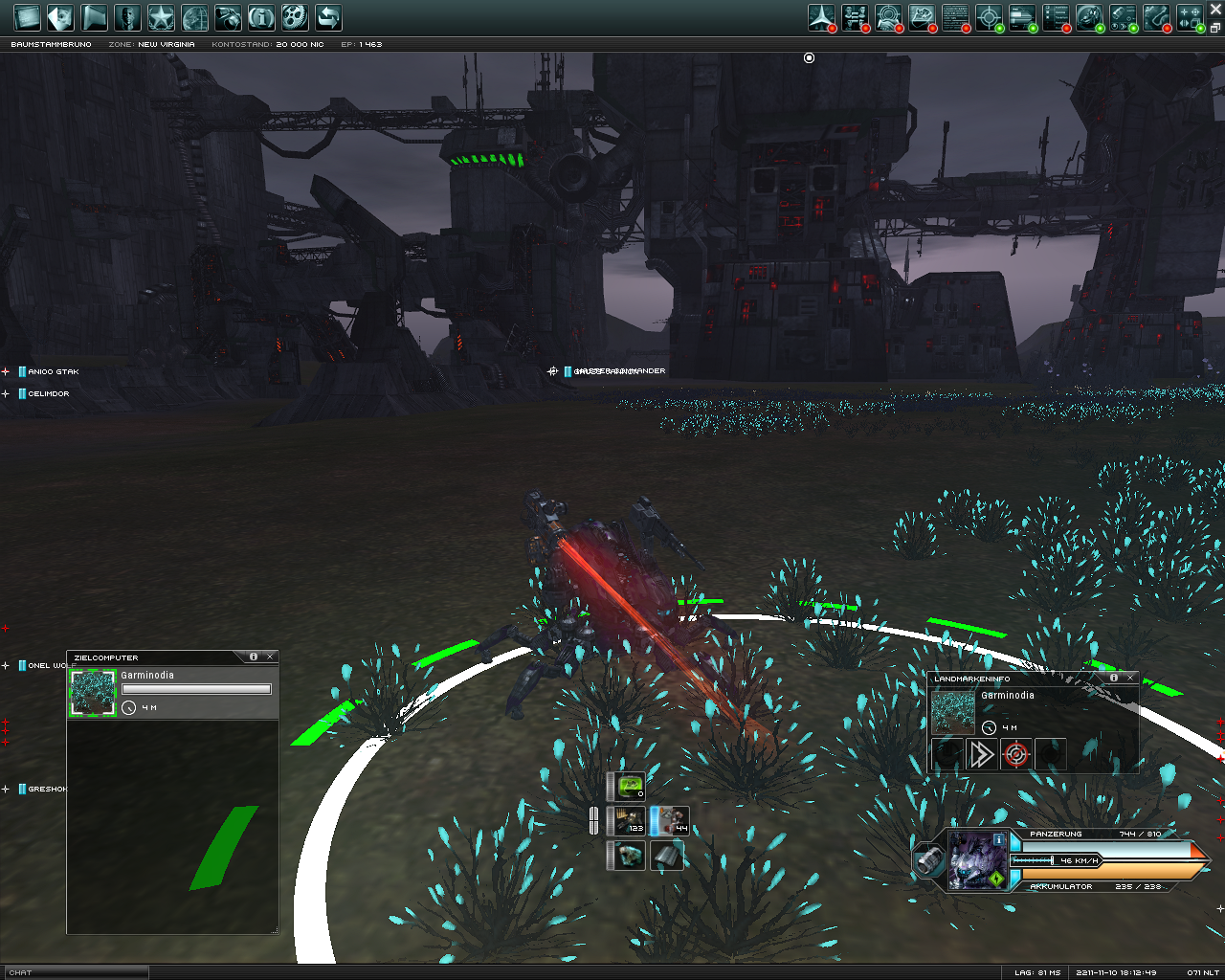Image resolution: width=1225 pixels, height=980 pixels.
Task: Open the chat bar
Action: 75,972
